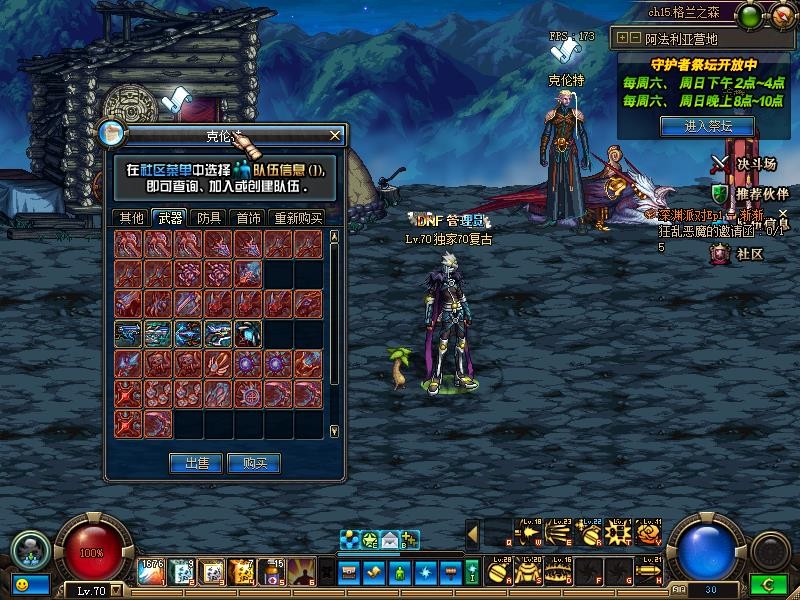The image size is (800, 600).
Task: Open the envelope mail icon
Action: 389,541
